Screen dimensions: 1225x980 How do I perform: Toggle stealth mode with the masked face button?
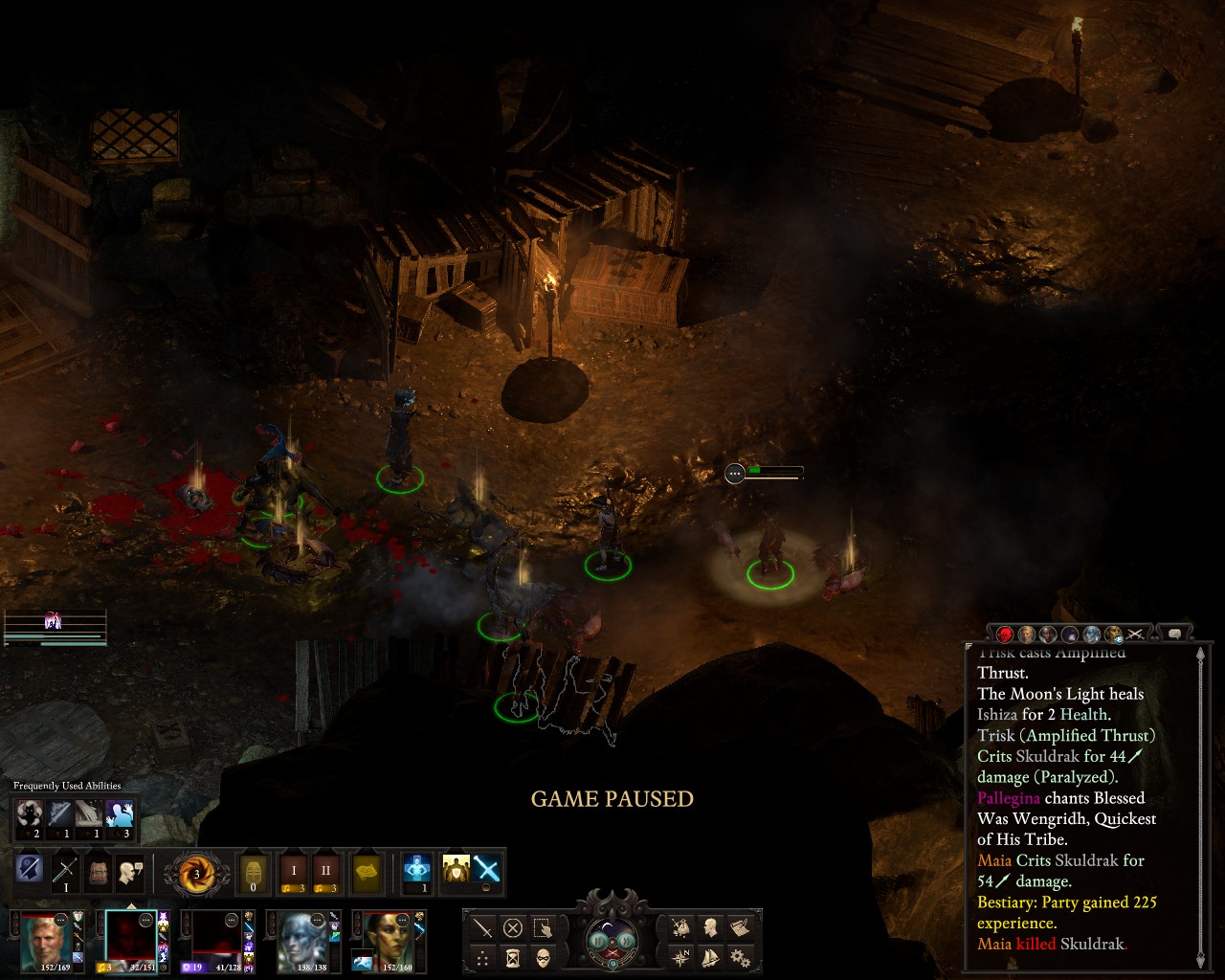(543, 956)
